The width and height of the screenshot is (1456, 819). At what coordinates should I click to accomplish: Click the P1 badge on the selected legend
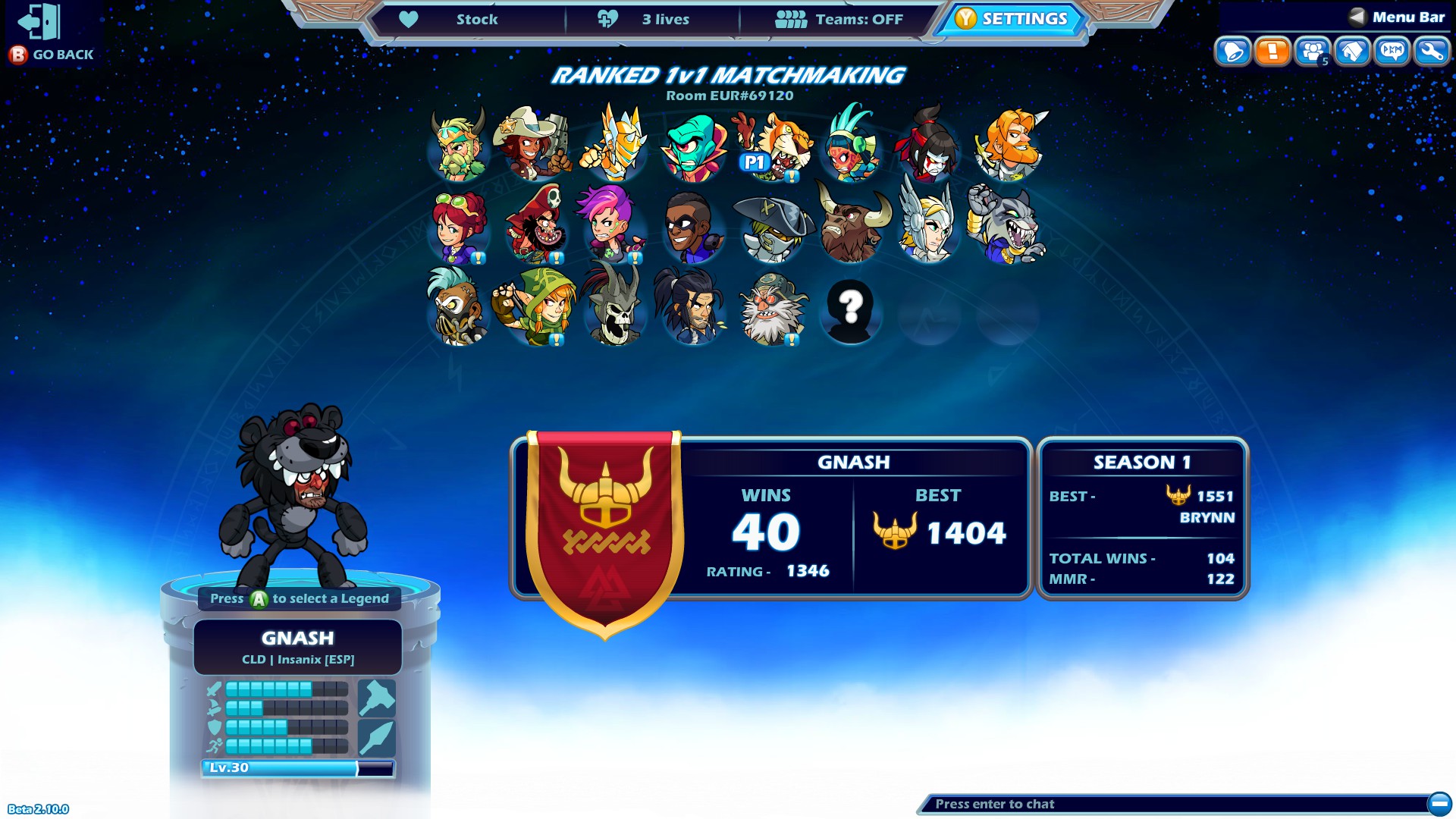tap(753, 162)
